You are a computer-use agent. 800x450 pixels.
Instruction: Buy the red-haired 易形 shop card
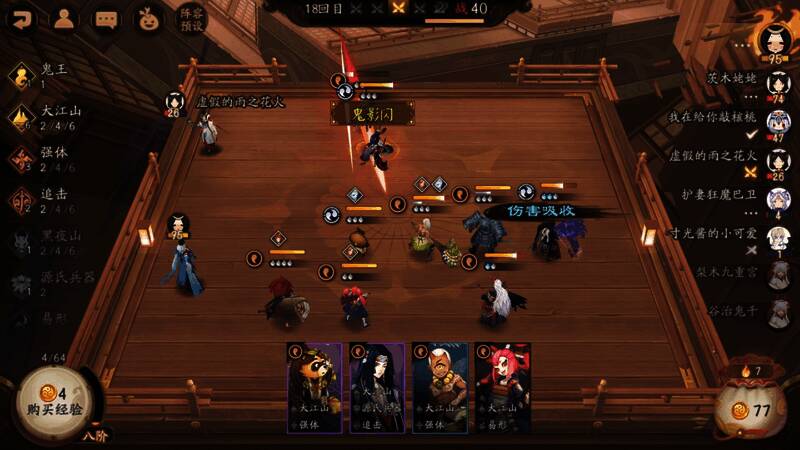(x=502, y=388)
